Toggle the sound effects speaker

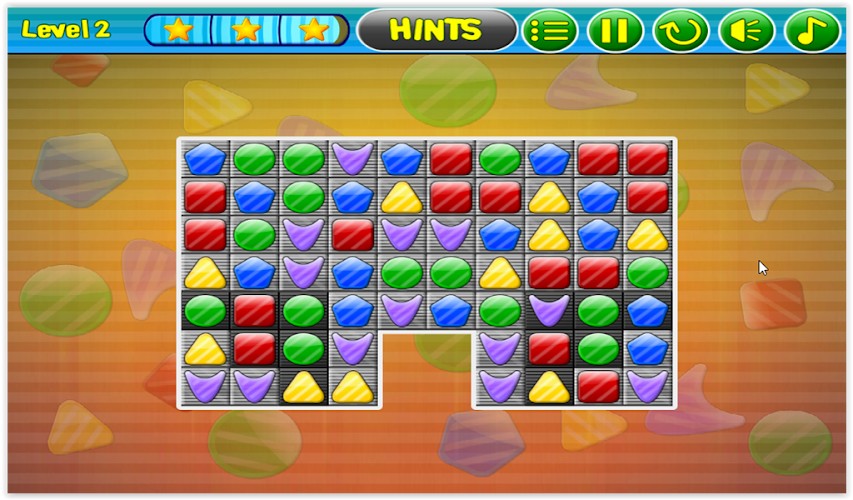coord(746,30)
